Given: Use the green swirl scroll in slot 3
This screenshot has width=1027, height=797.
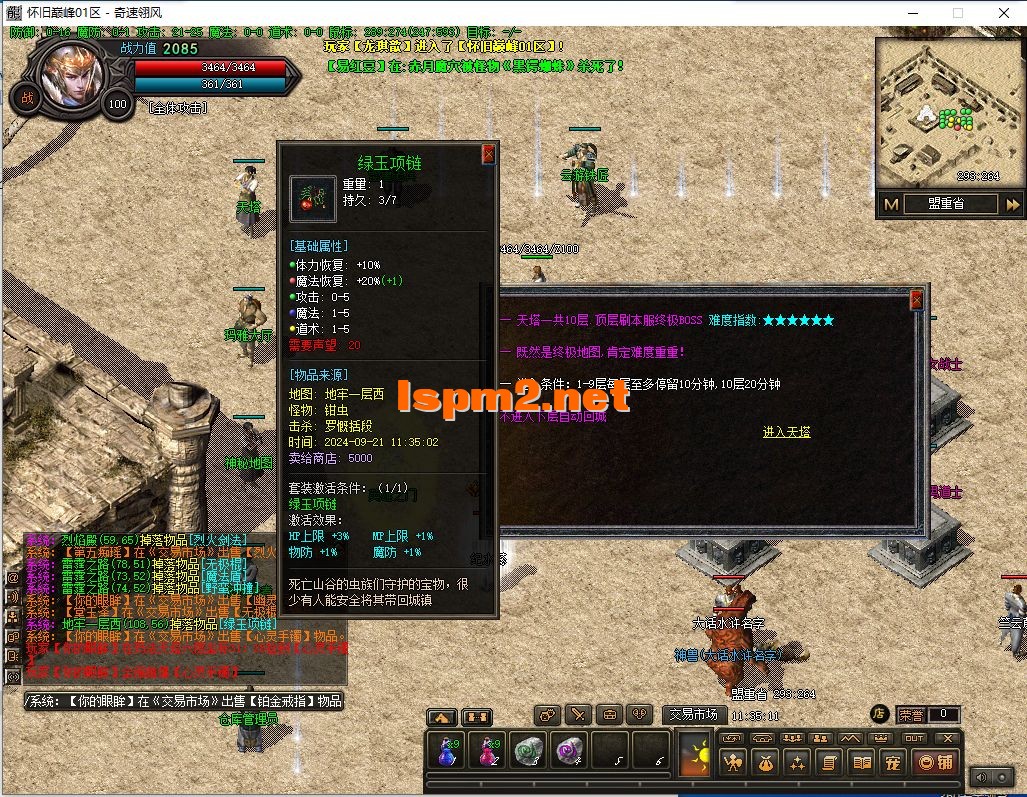Looking at the screenshot, I should (527, 750).
